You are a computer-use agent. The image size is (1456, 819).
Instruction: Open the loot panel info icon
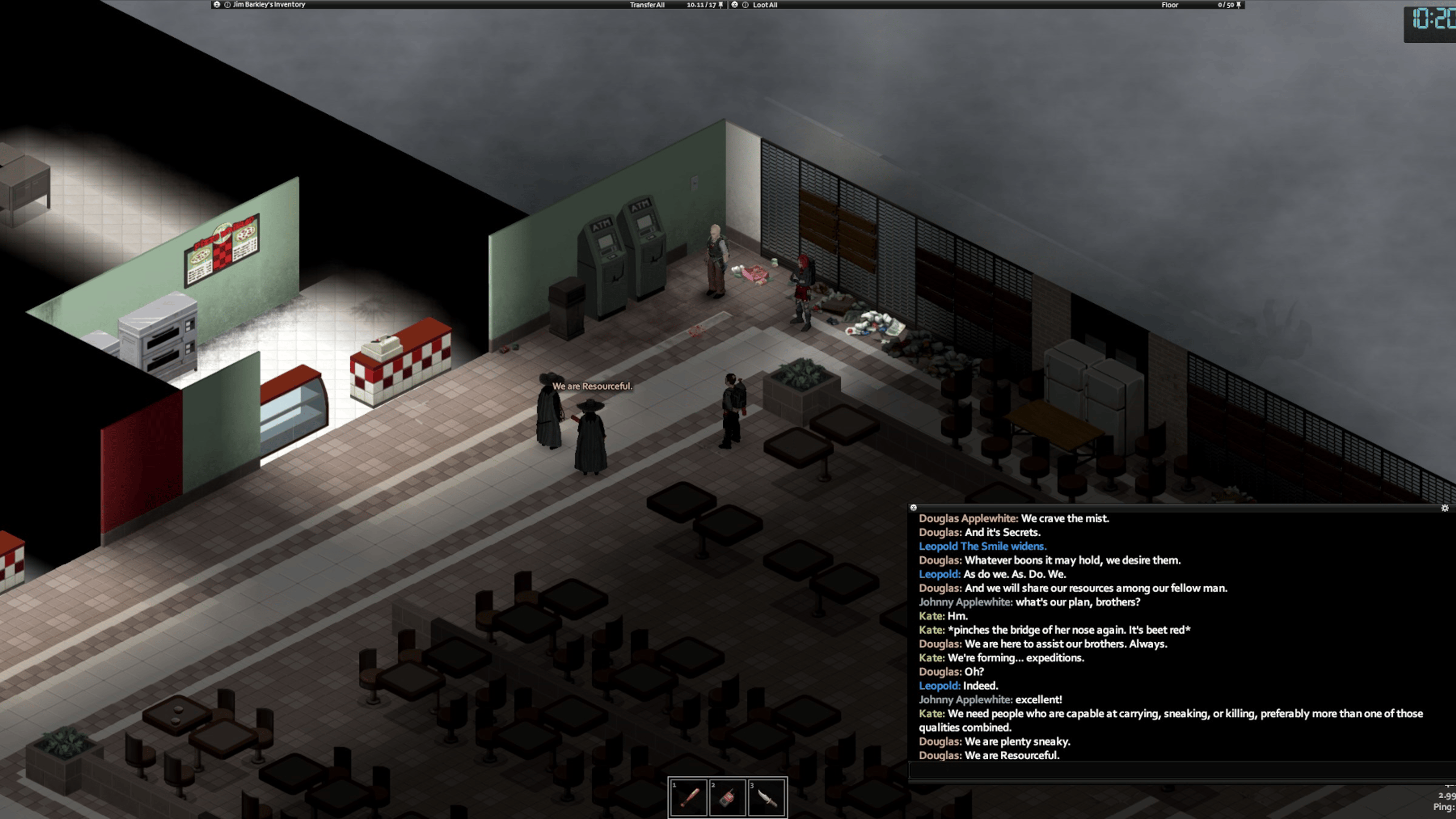point(745,5)
